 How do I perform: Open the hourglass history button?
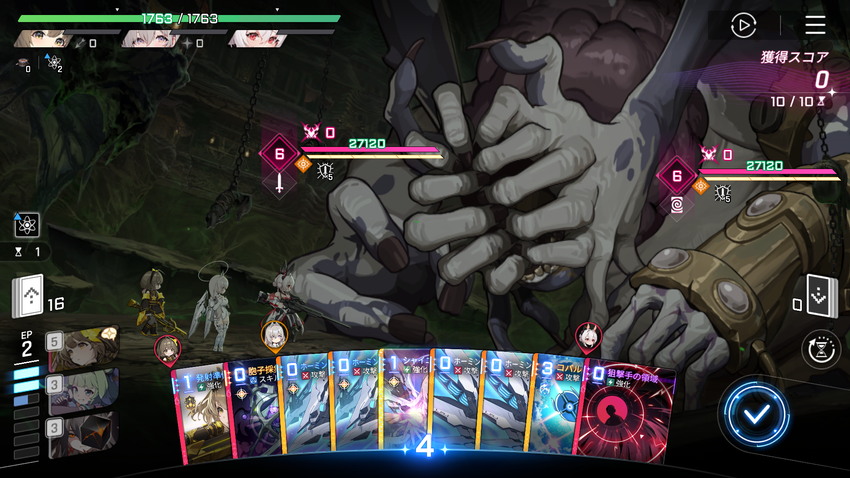823,351
